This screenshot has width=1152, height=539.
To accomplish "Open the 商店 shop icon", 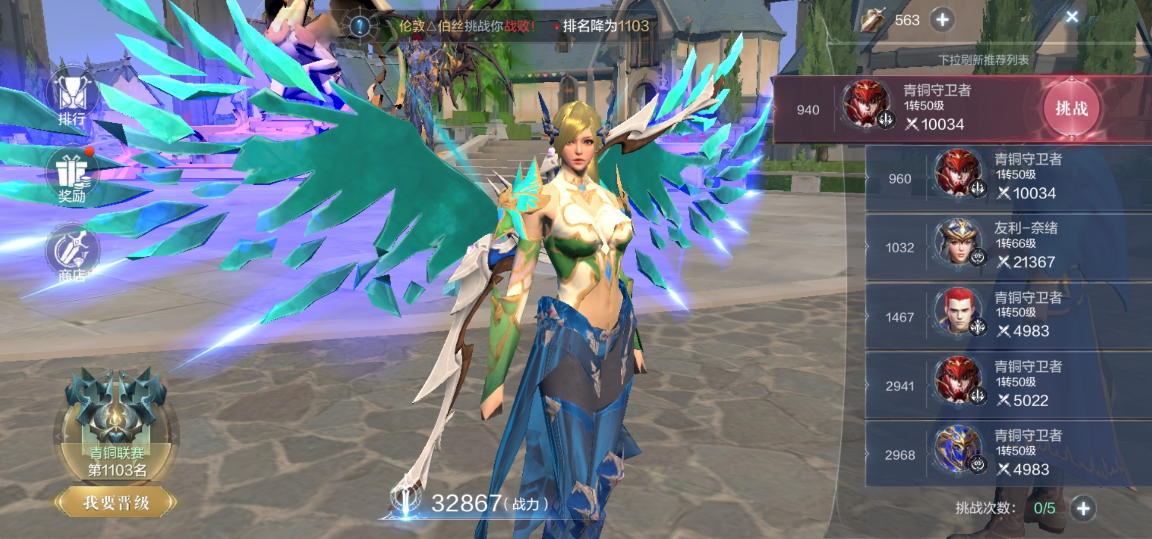I will (72, 254).
